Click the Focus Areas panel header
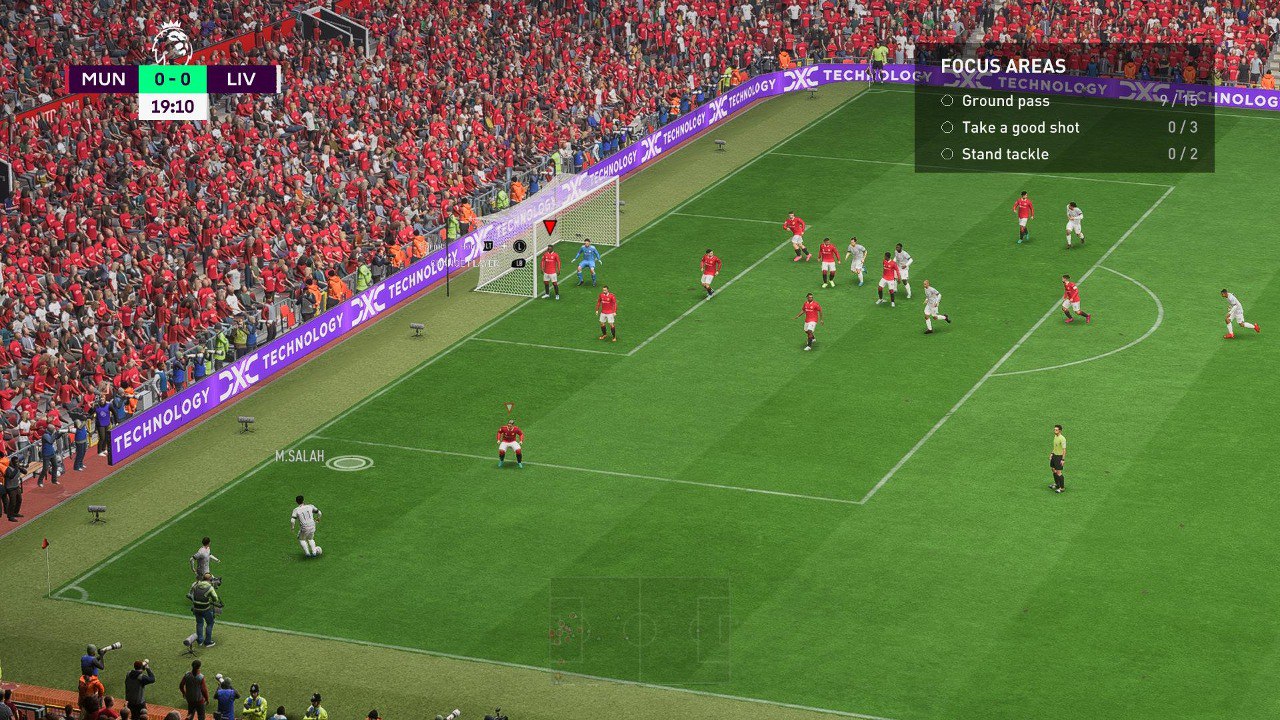Screen dimensions: 1280x720 [x=1003, y=67]
